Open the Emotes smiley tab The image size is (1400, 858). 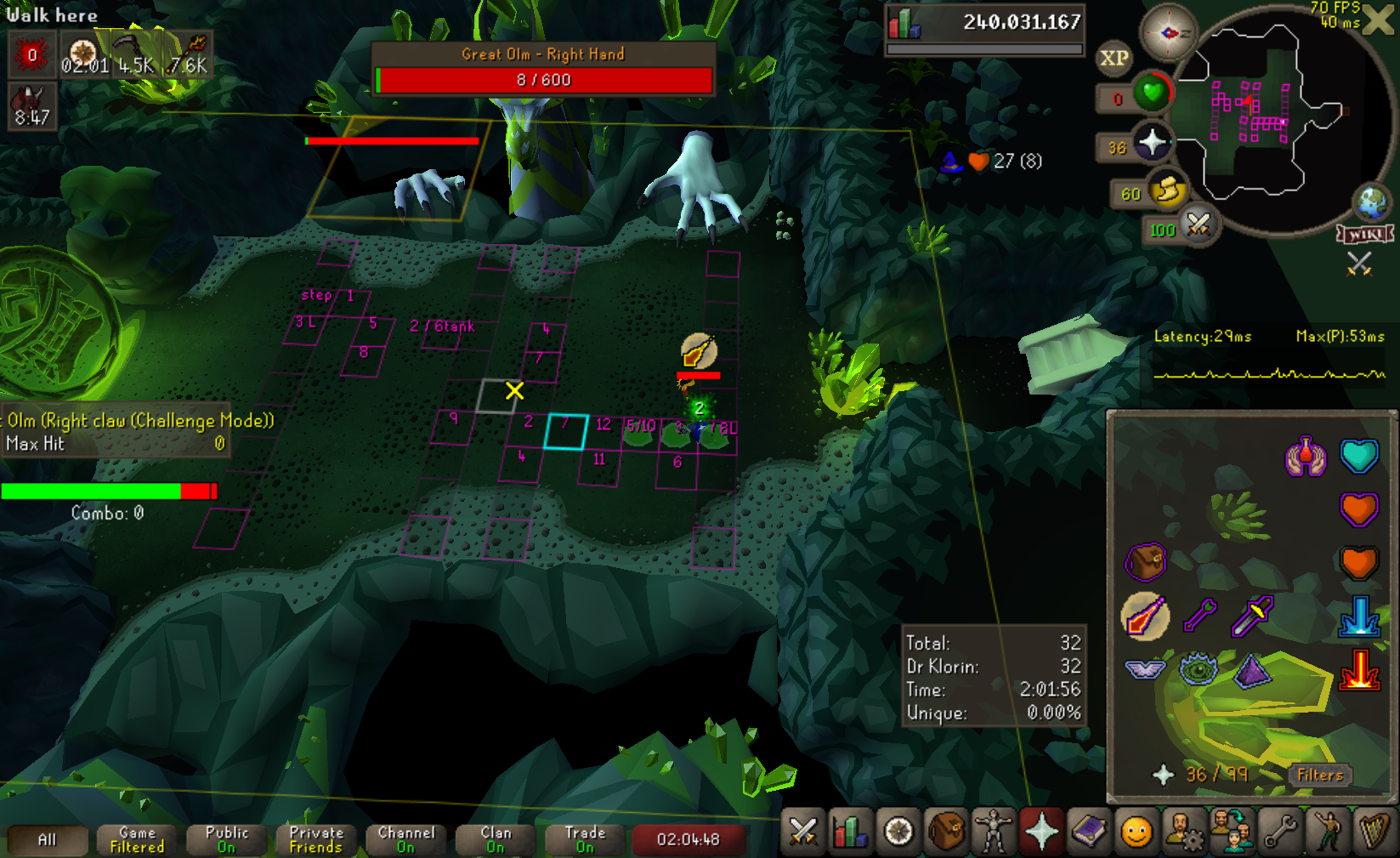pyautogui.click(x=1136, y=832)
